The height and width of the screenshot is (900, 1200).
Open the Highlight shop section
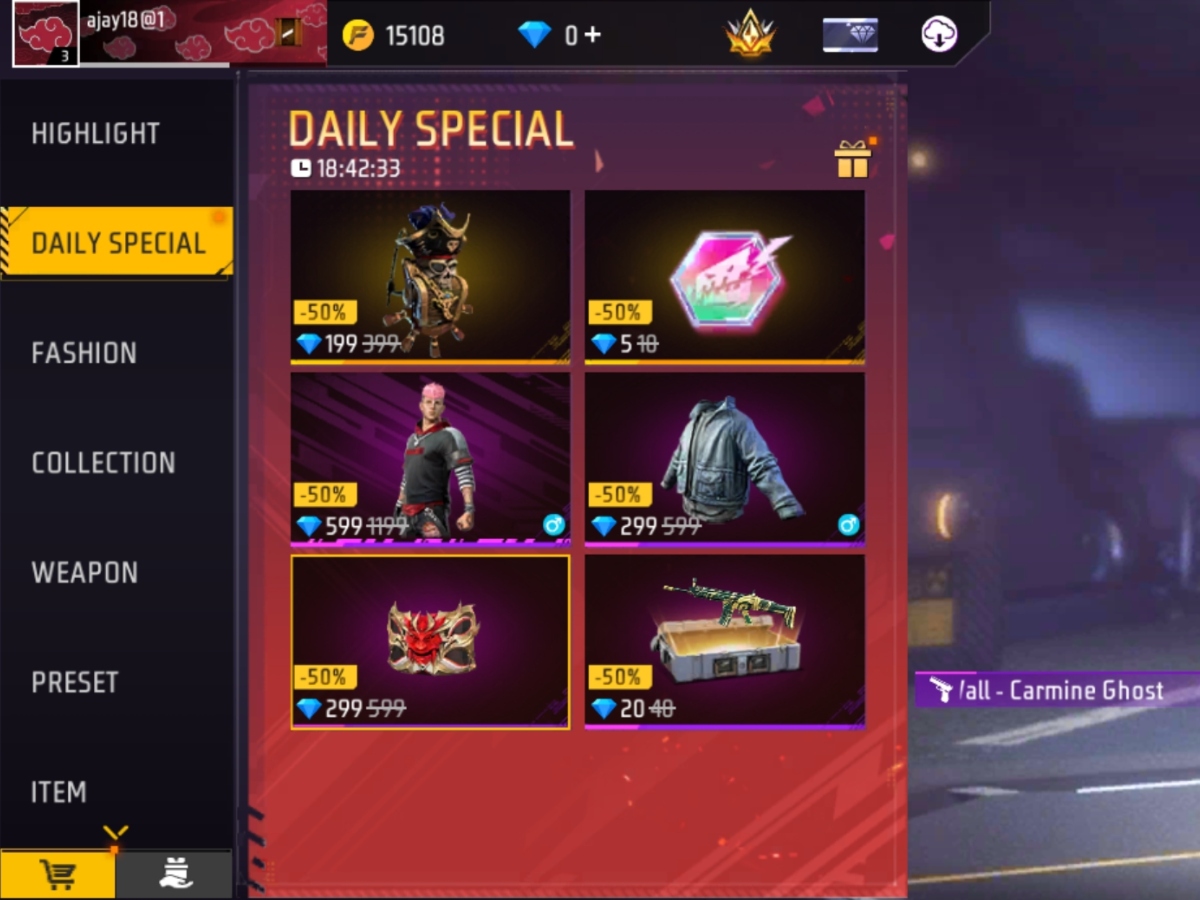point(96,134)
